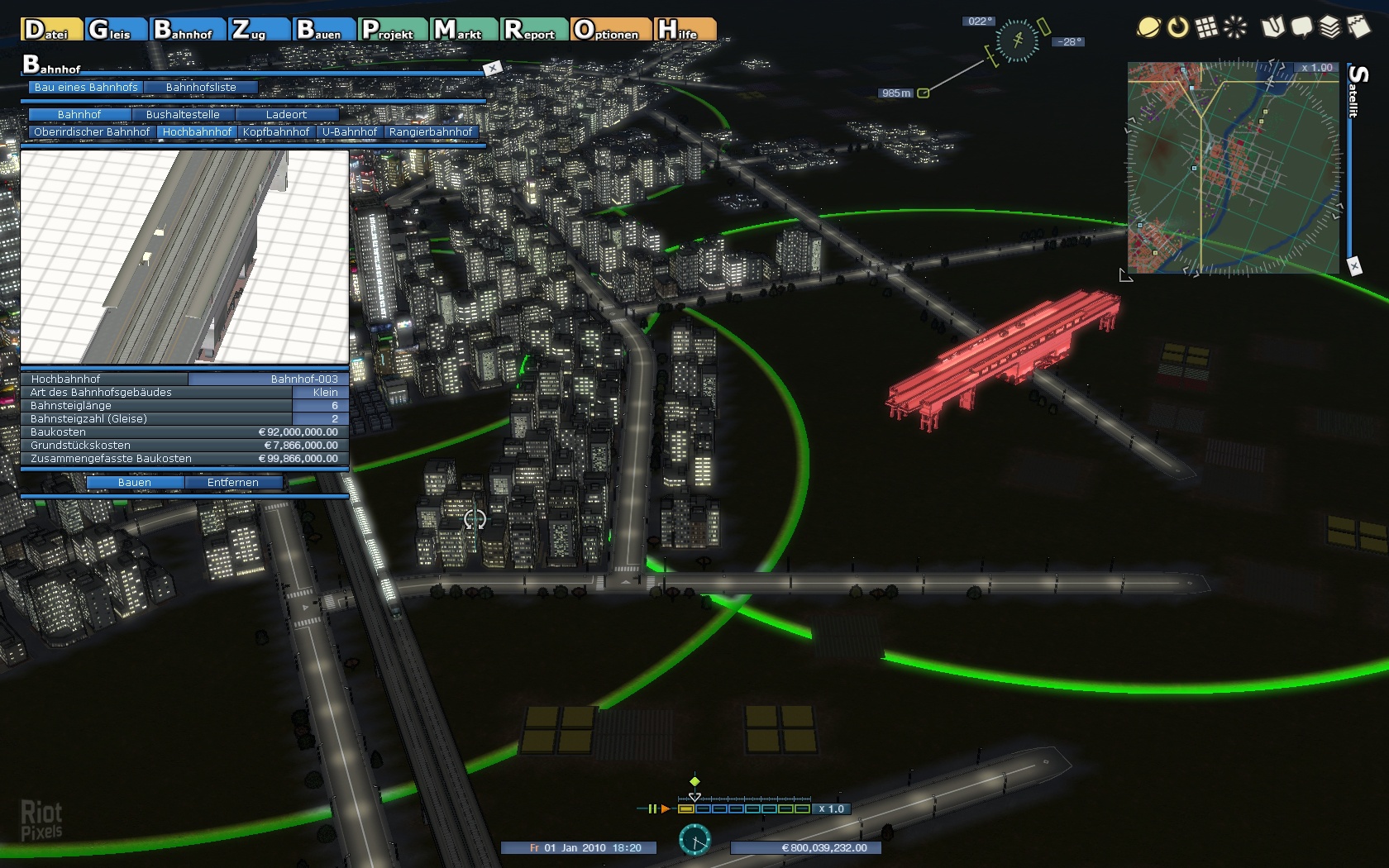Click the speech bubble icon in top bar
1389x868 pixels.
(x=1301, y=27)
